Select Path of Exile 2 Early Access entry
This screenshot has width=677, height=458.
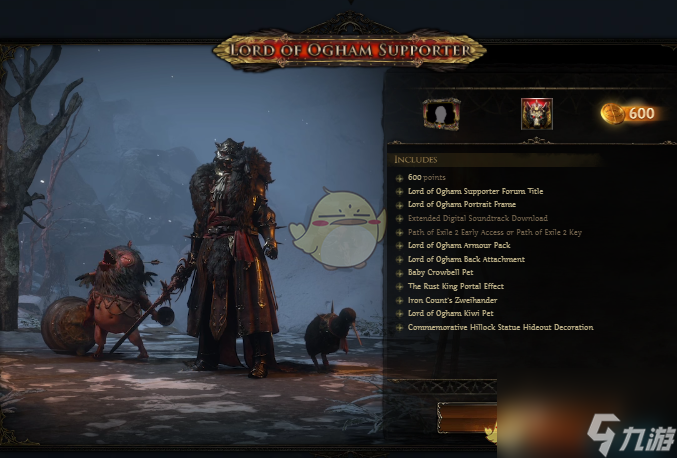(x=494, y=232)
